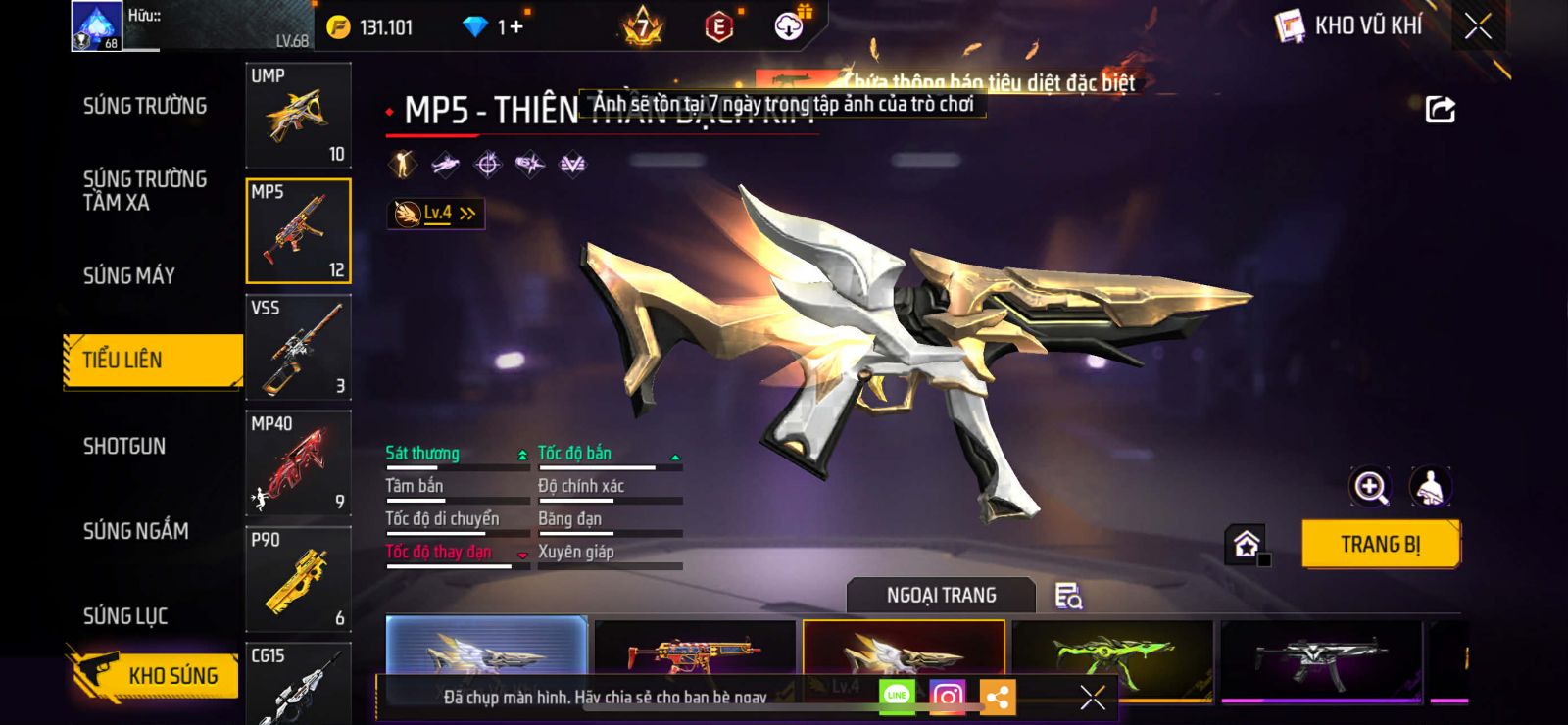The width and height of the screenshot is (1568, 725).
Task: Tap the share arrow icon
Action: click(x=1440, y=110)
